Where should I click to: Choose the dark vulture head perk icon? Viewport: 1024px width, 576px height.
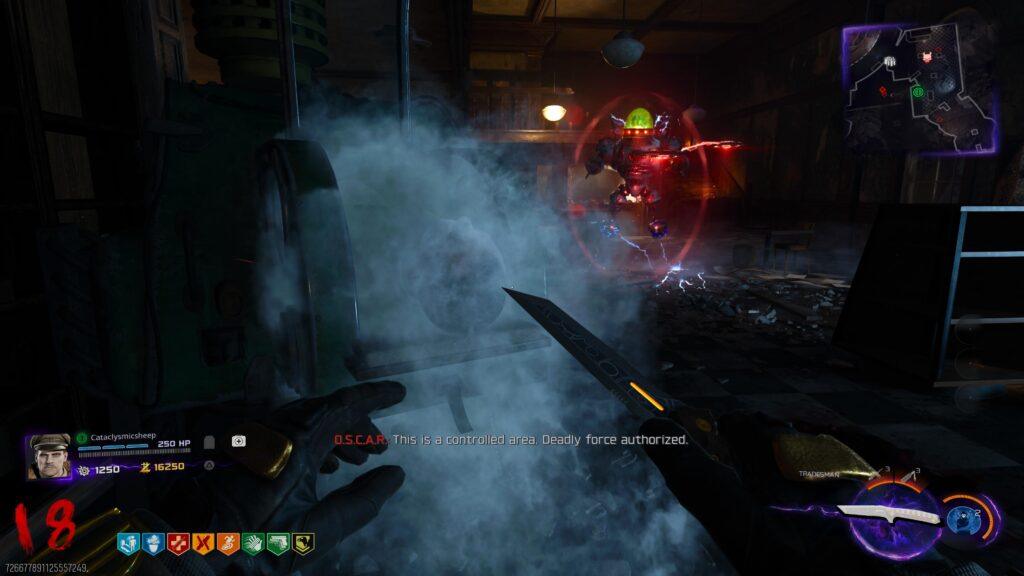pos(303,543)
